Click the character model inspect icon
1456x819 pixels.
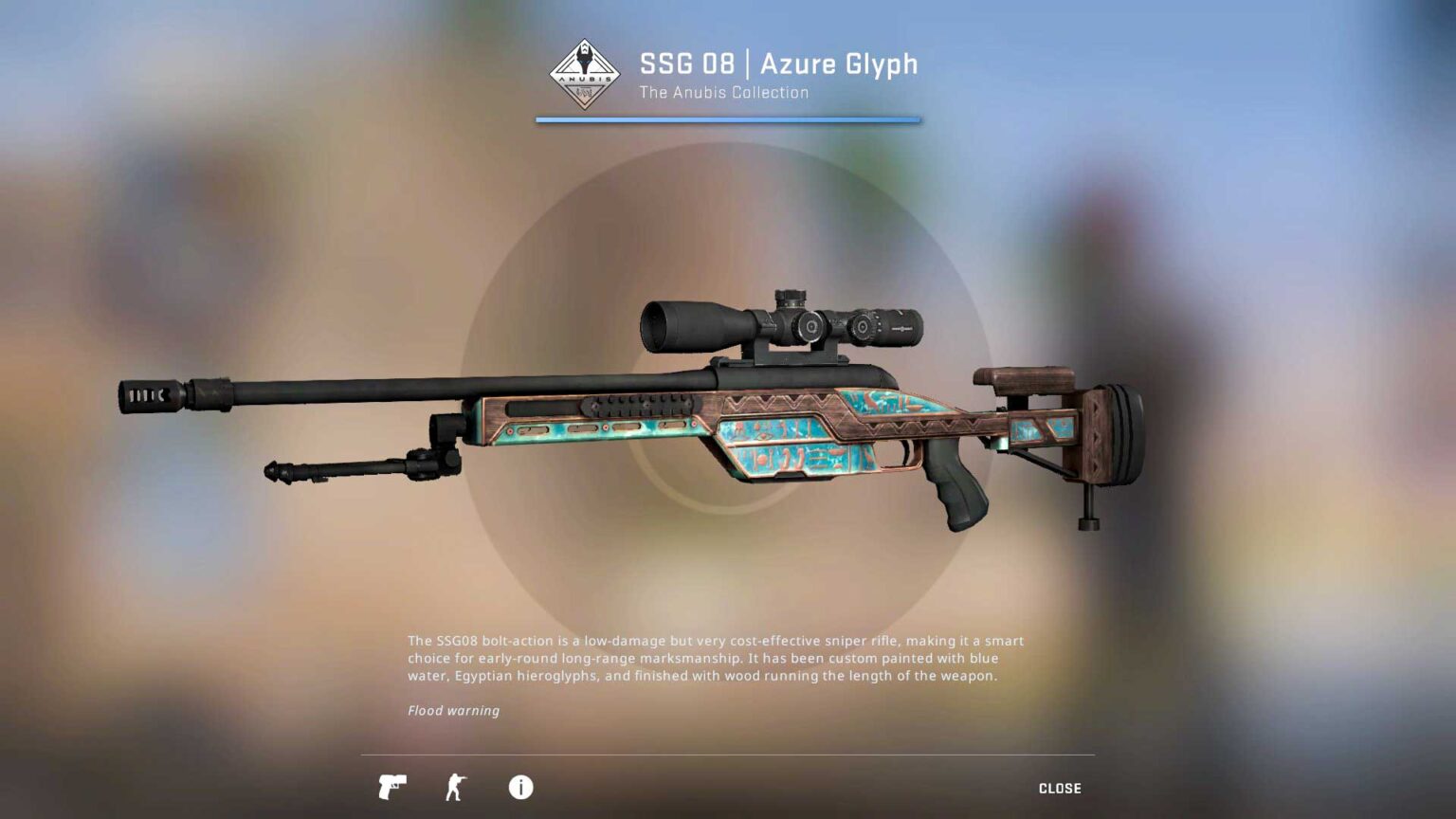456,787
